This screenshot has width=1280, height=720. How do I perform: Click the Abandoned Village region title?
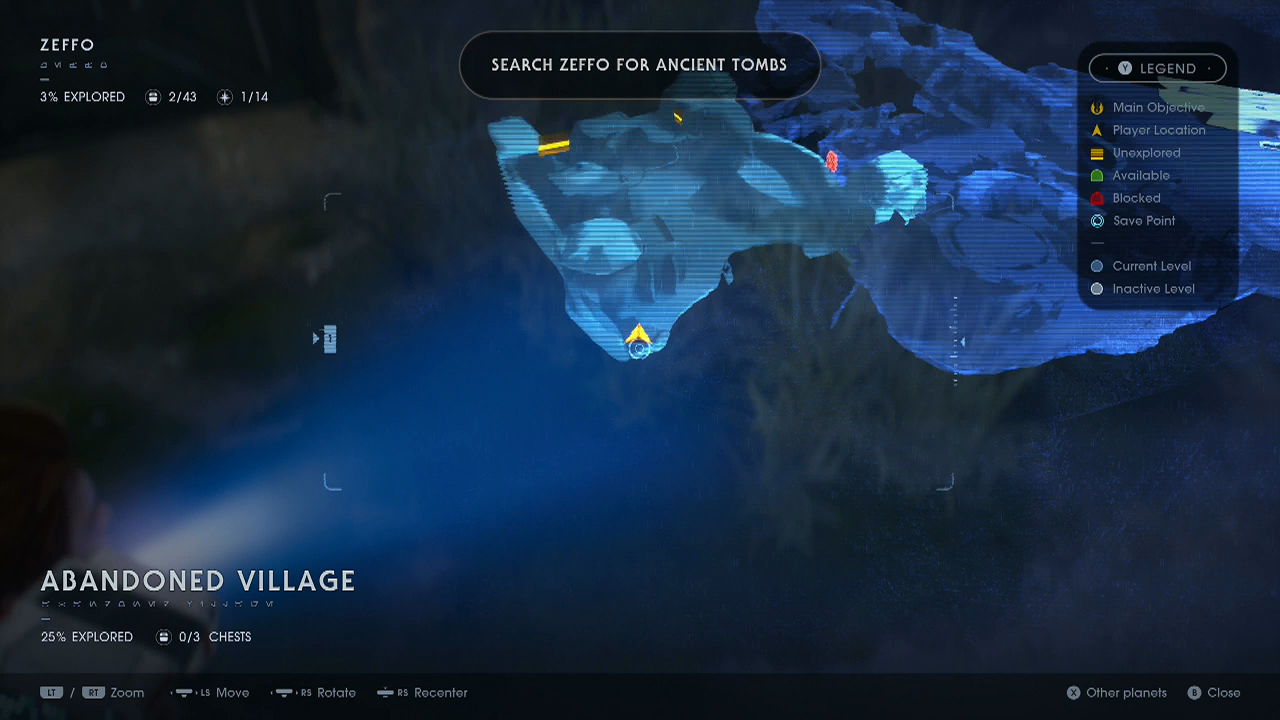pyautogui.click(x=197, y=581)
